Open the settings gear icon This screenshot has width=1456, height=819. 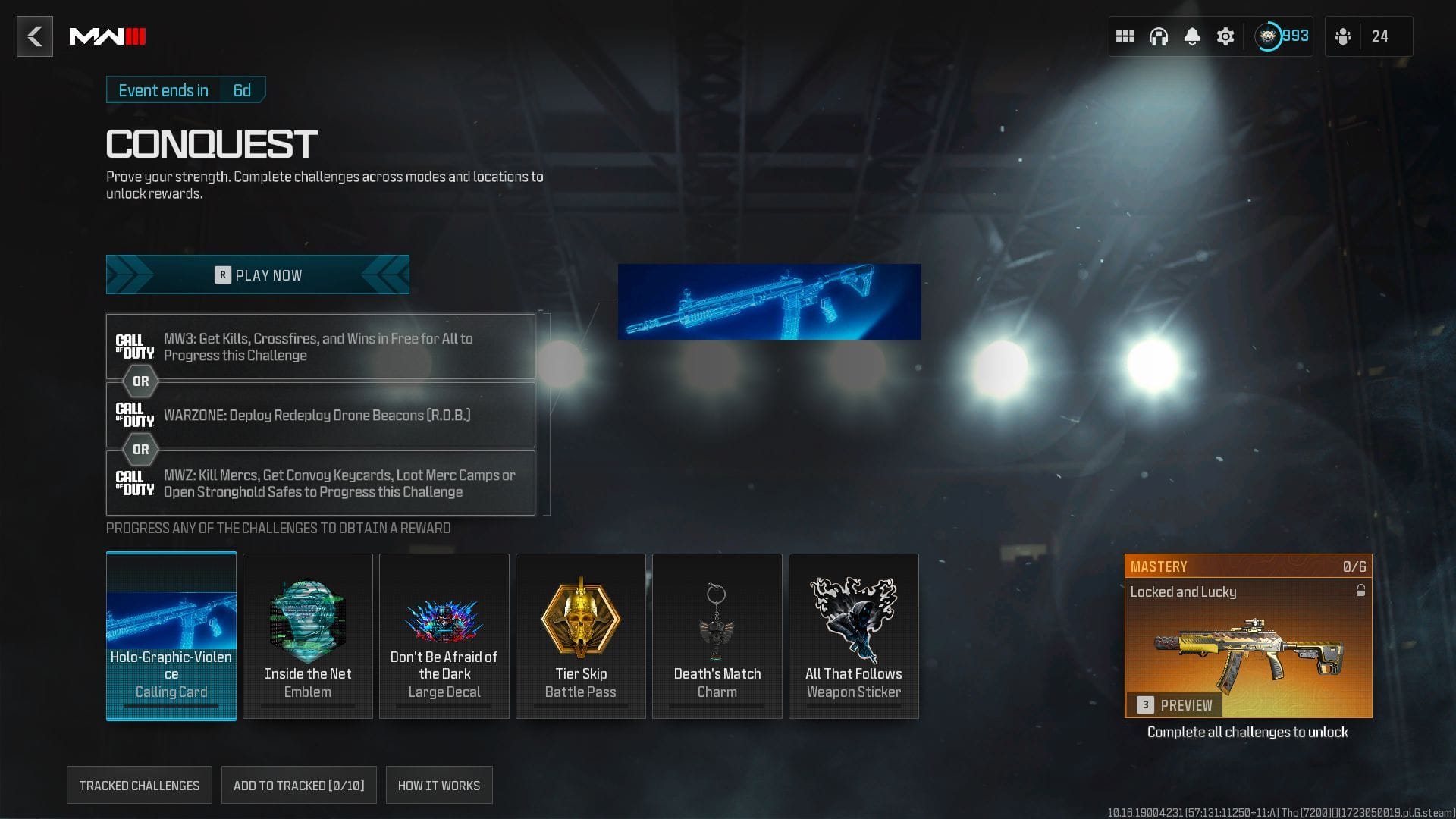point(1225,36)
